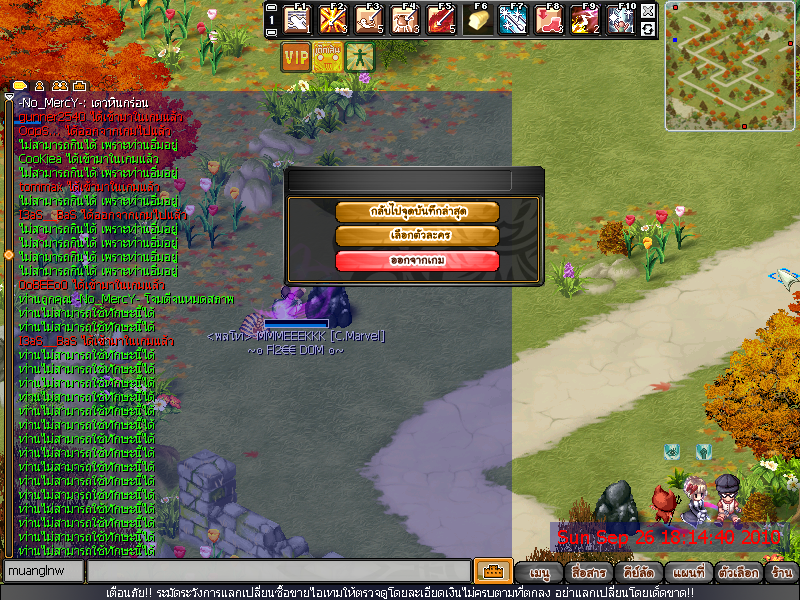Choose เลือกตัวละคร in the dialog

(x=417, y=236)
